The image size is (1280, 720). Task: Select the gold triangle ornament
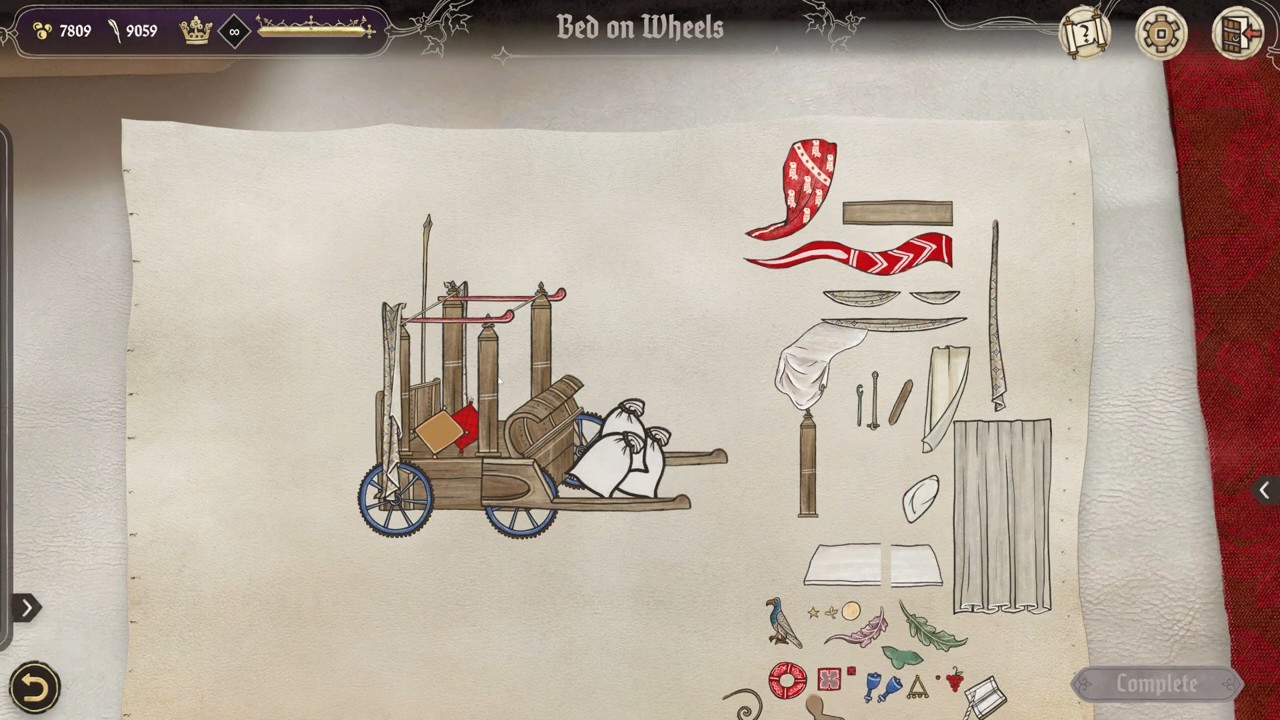point(917,686)
